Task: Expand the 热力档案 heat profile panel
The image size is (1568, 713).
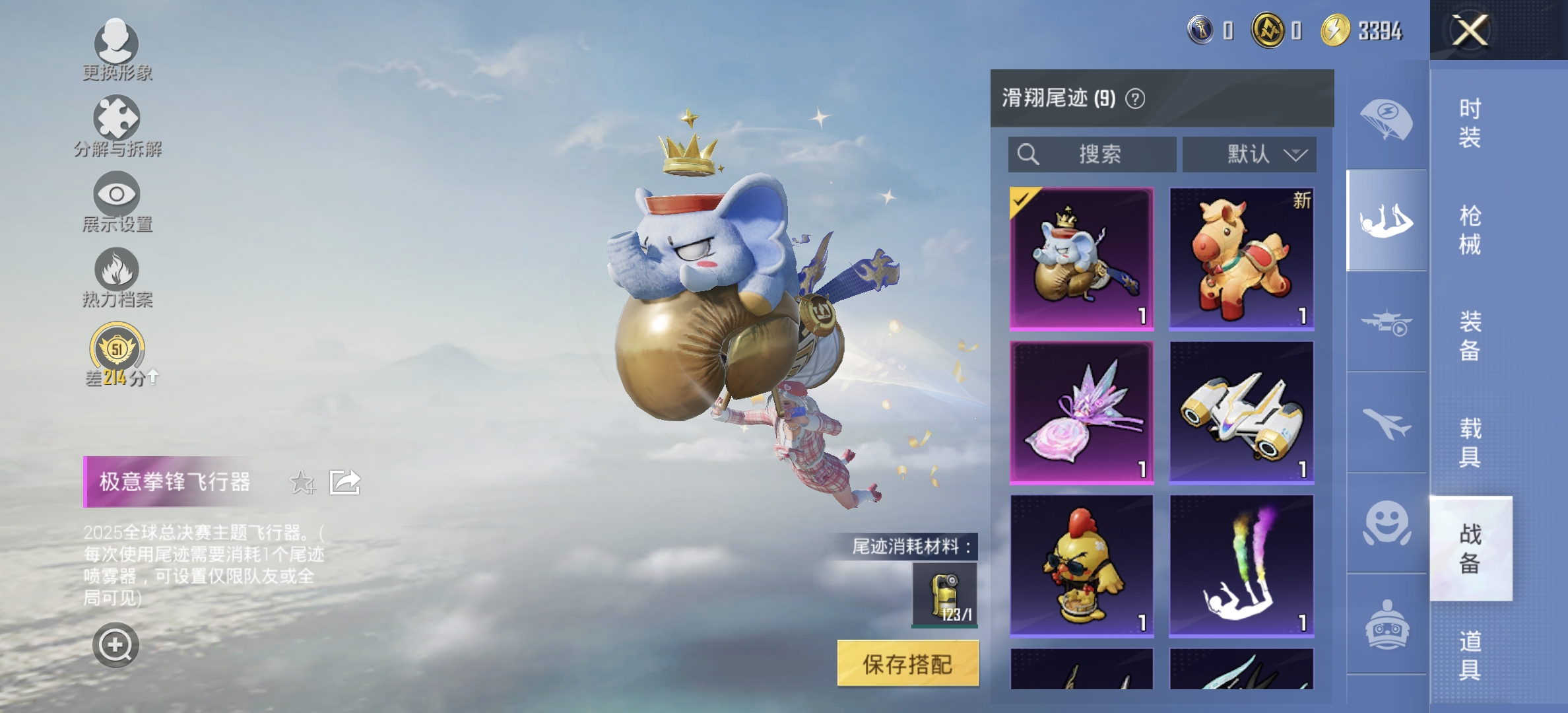Action: [117, 271]
